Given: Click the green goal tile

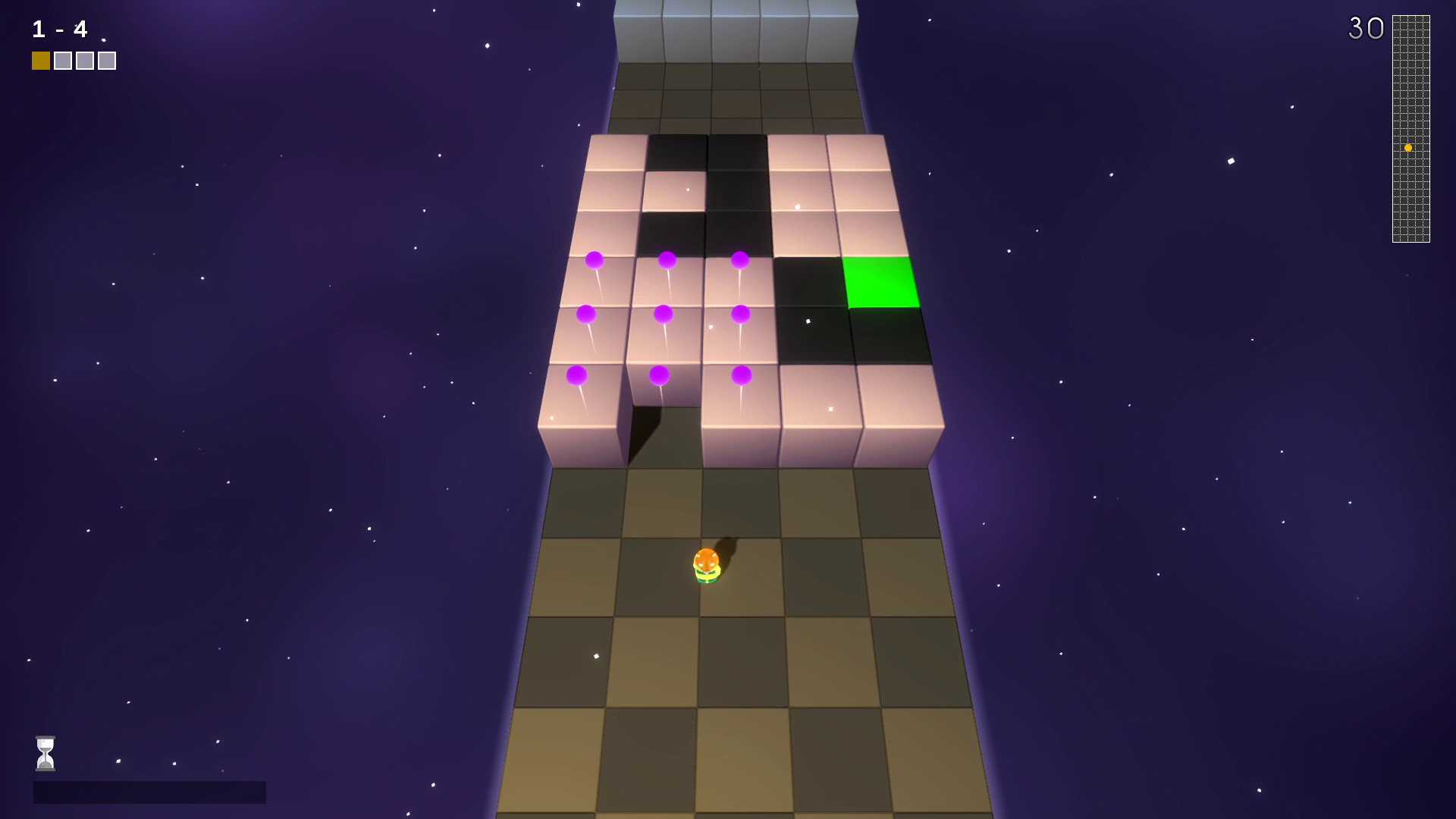Looking at the screenshot, I should click(x=881, y=281).
